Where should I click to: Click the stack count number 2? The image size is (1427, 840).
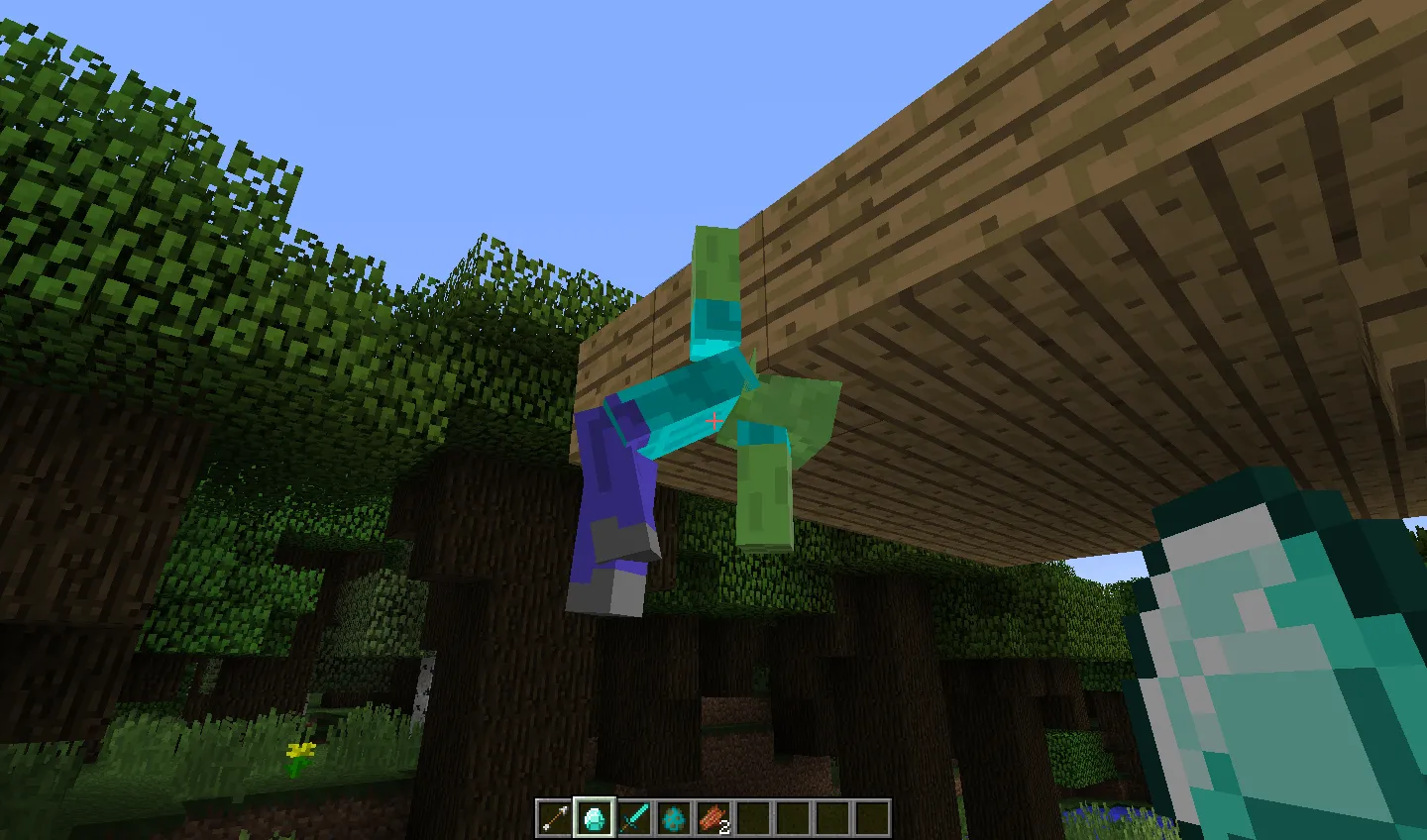[724, 828]
